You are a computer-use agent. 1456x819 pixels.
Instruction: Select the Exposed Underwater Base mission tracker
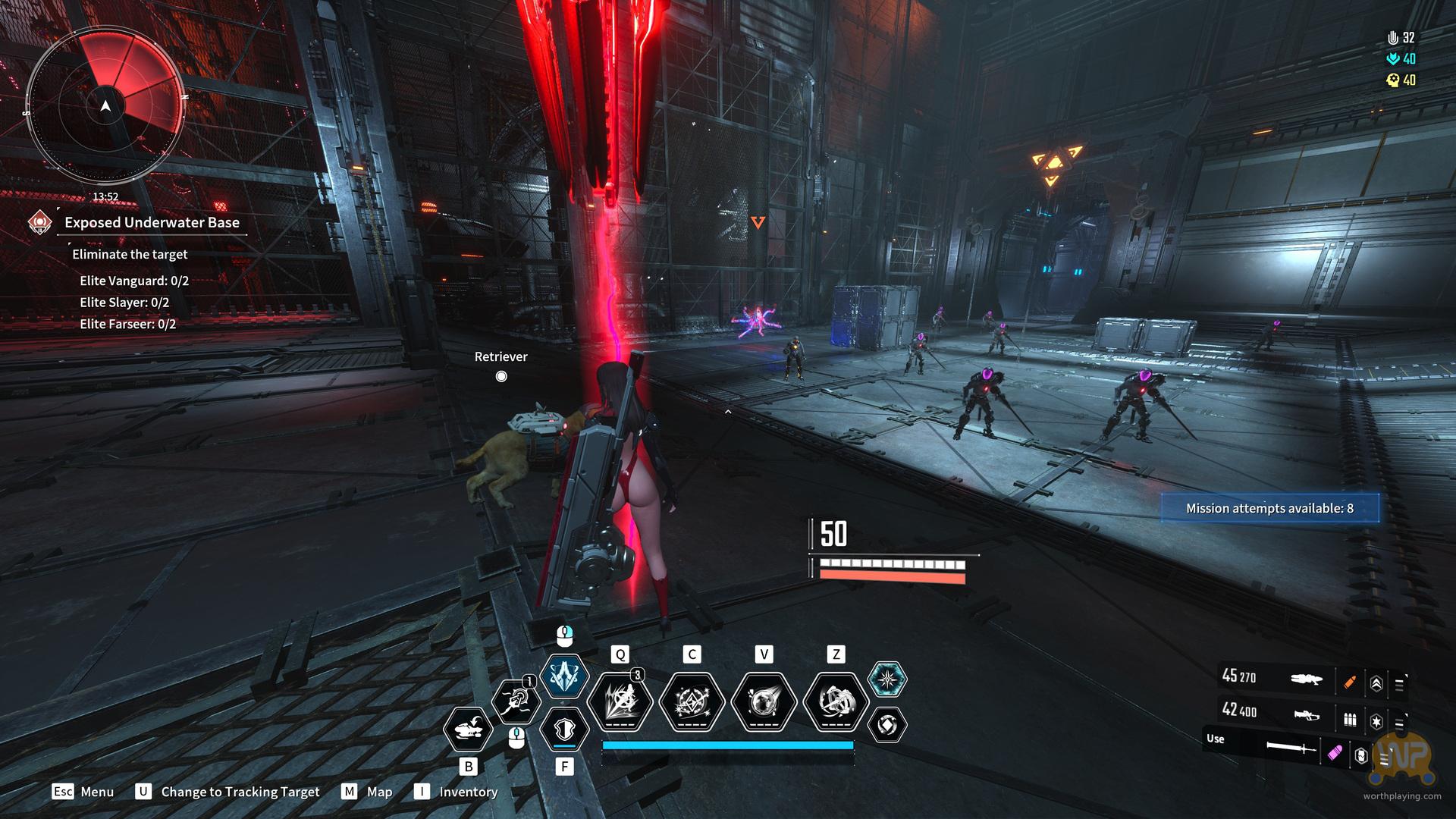(x=152, y=222)
